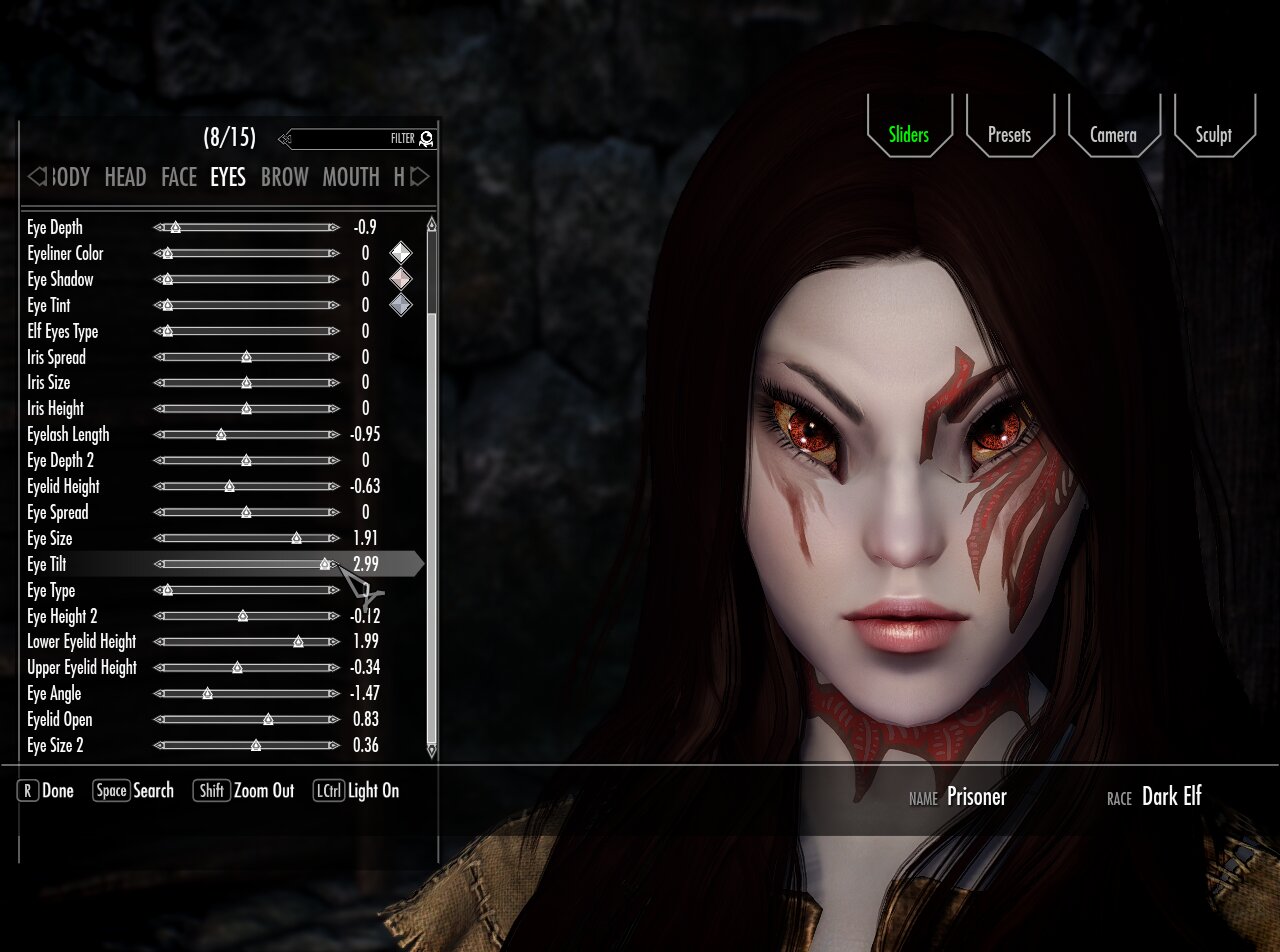The image size is (1280, 952).
Task: Click the Iris Size slider
Action: (x=246, y=383)
